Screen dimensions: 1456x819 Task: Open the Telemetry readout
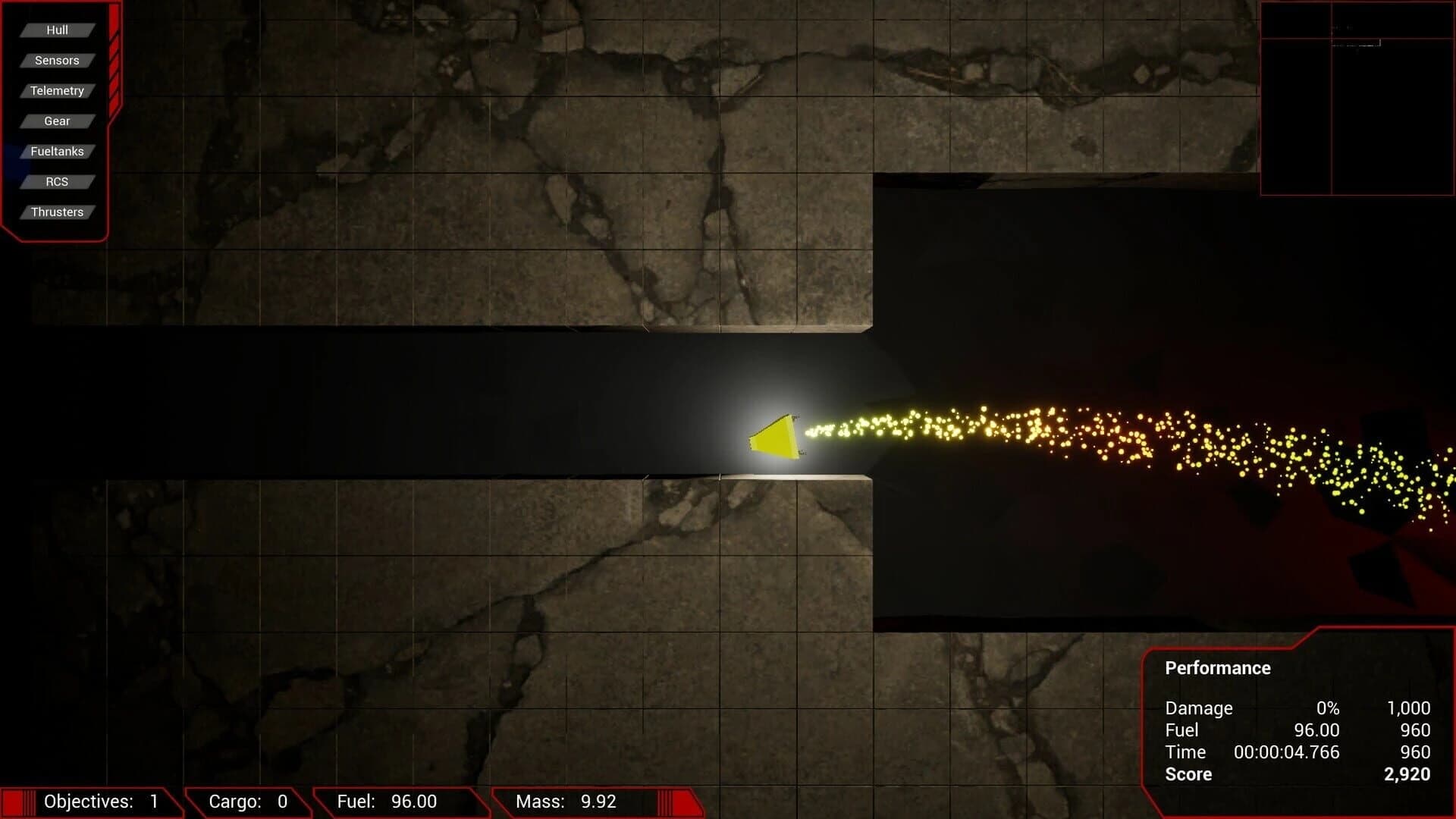click(57, 90)
